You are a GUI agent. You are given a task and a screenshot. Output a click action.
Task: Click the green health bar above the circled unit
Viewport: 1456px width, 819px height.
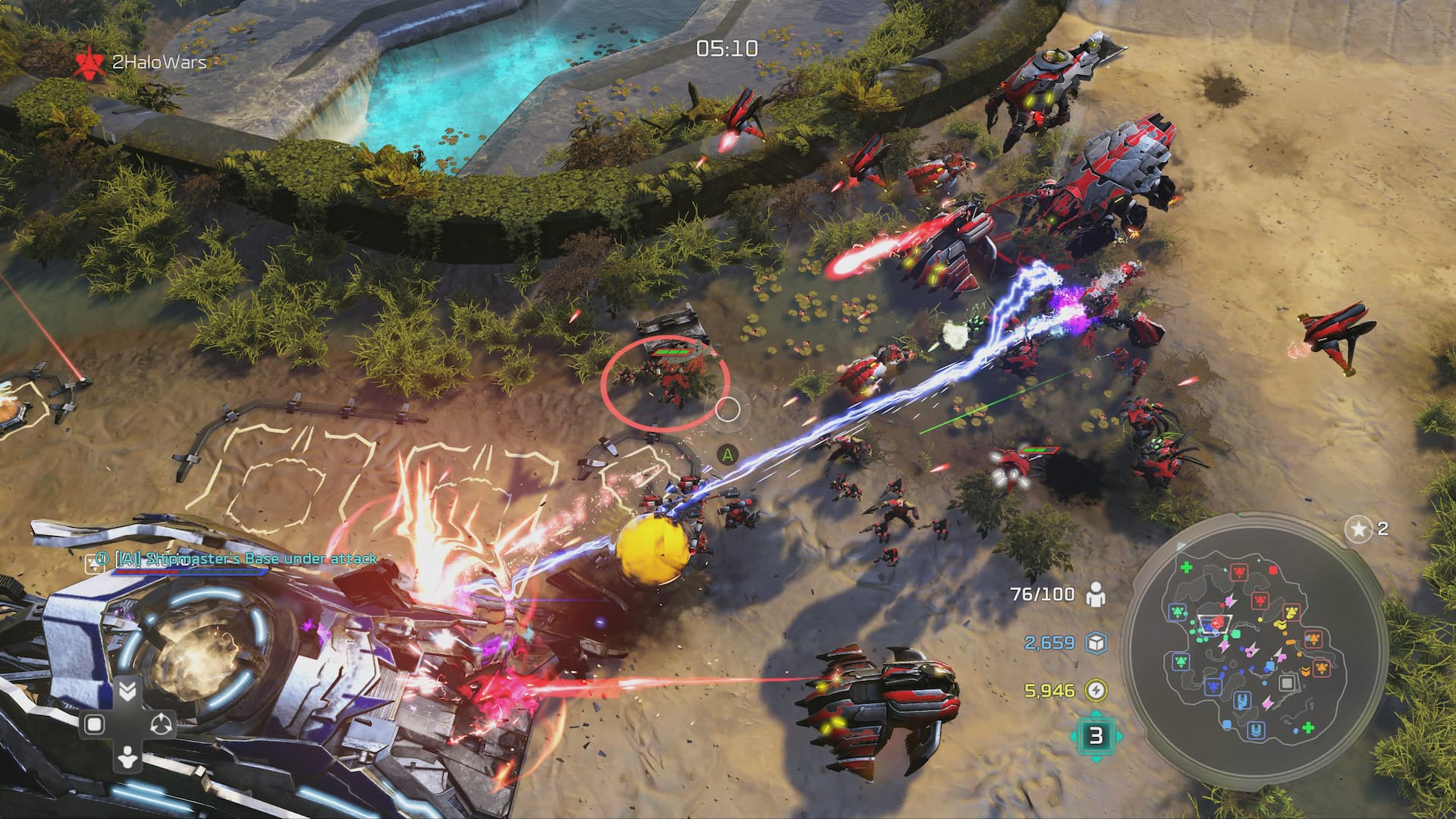(x=672, y=352)
